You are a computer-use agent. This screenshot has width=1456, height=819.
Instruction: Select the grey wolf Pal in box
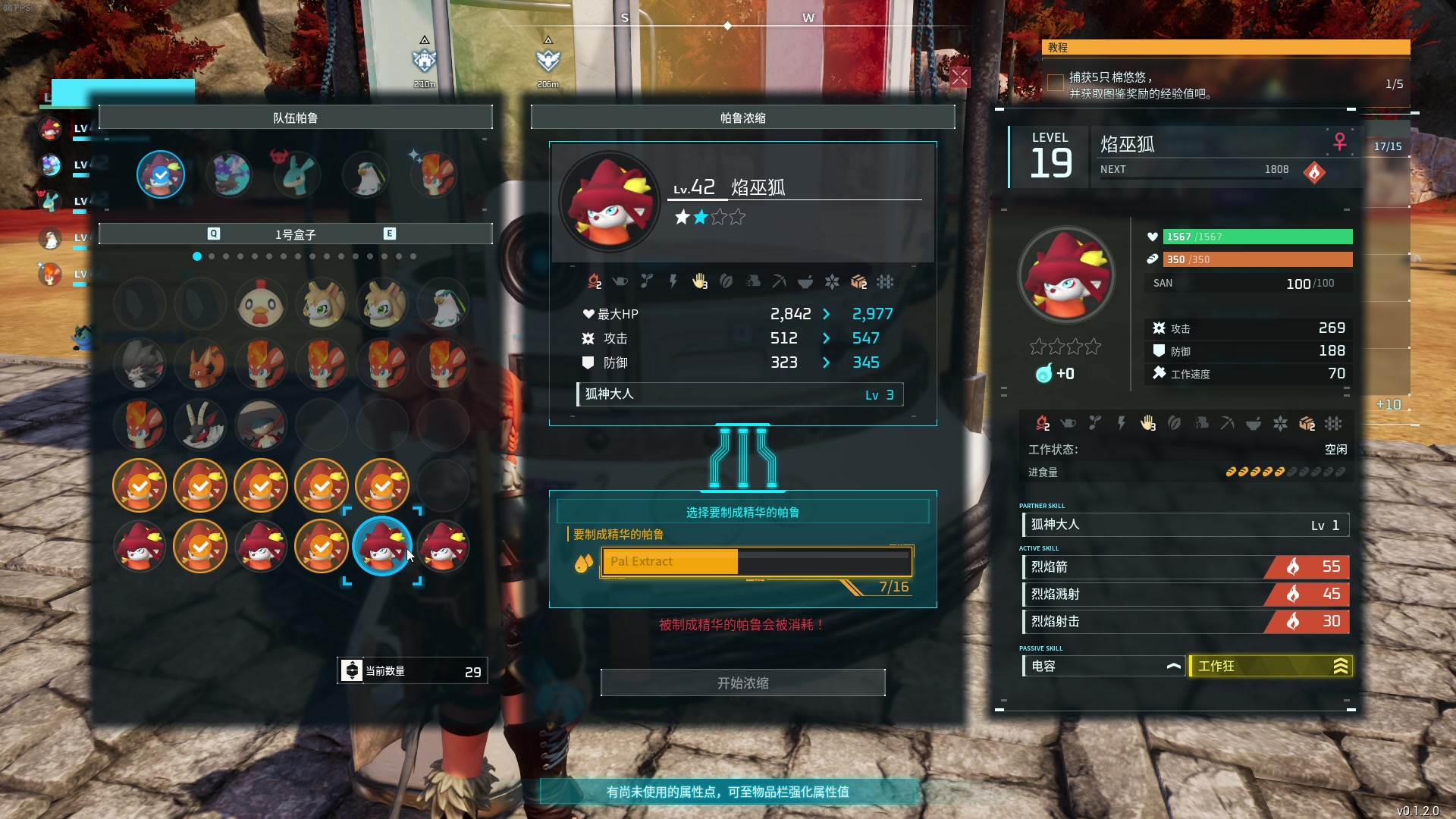click(140, 365)
